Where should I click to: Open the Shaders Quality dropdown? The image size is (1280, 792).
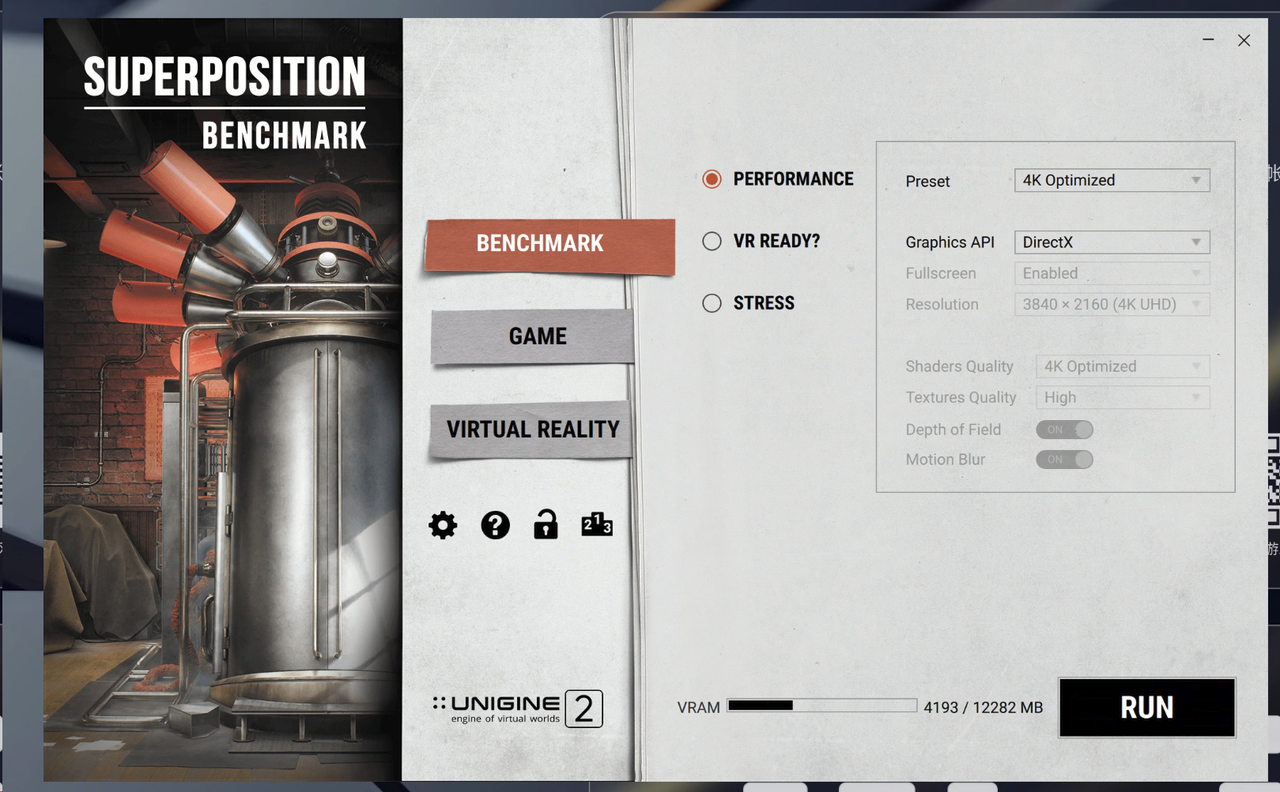pyautogui.click(x=1122, y=367)
